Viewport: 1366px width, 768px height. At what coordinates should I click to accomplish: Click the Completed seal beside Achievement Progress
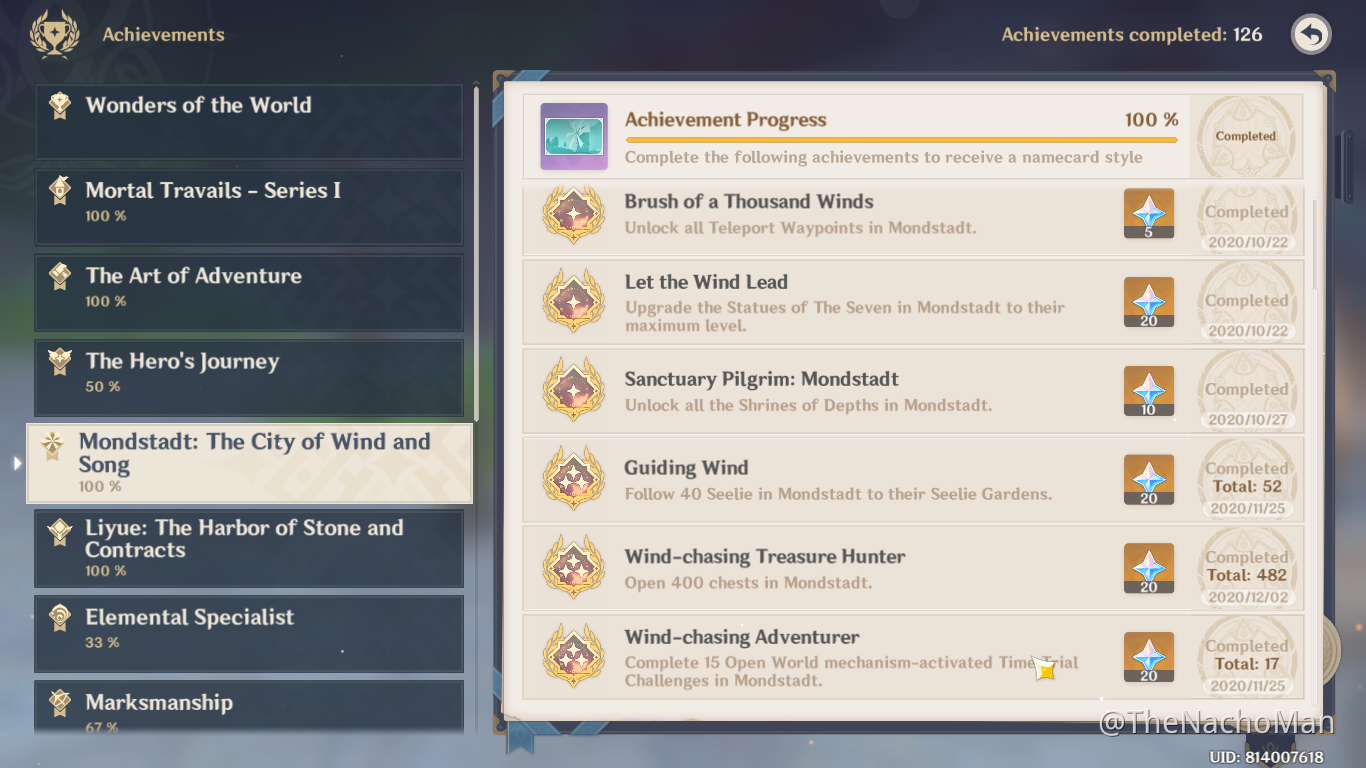coord(1245,135)
